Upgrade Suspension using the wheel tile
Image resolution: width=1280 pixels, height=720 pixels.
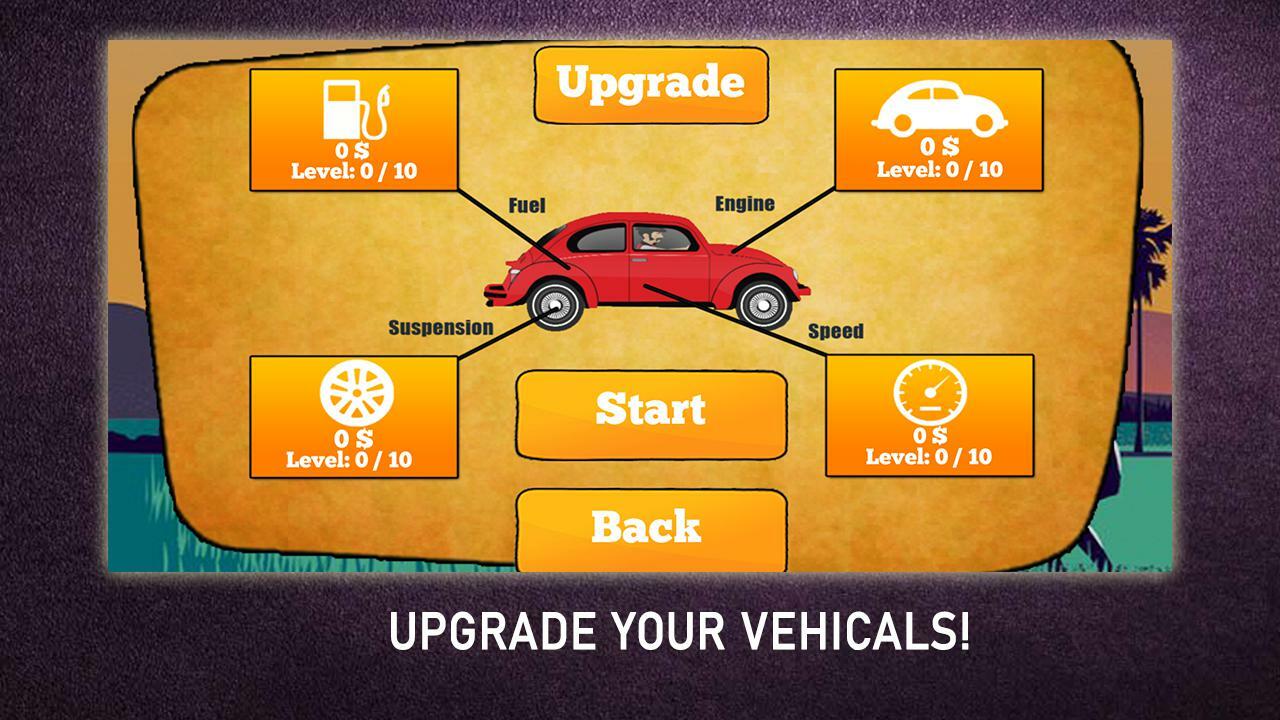353,417
